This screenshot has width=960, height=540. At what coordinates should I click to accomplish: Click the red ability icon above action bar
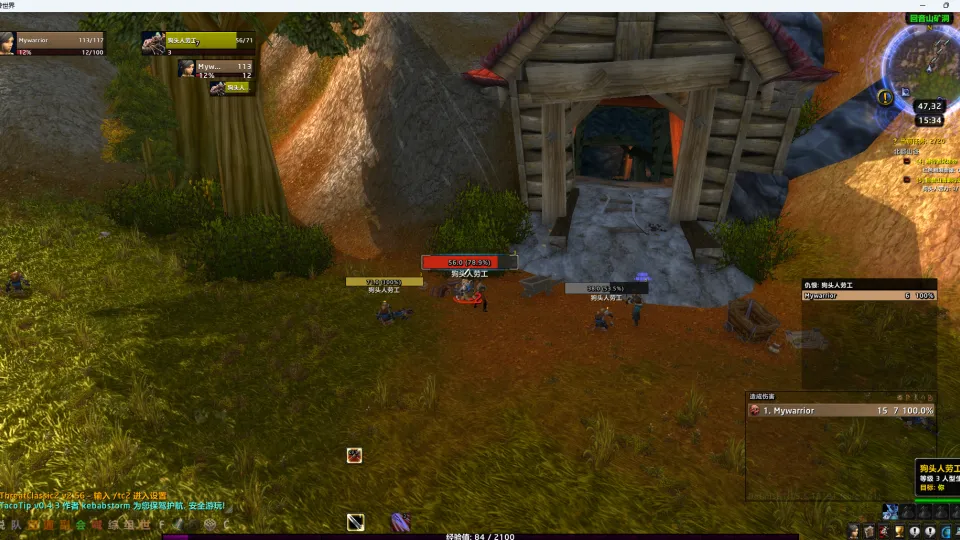354,455
